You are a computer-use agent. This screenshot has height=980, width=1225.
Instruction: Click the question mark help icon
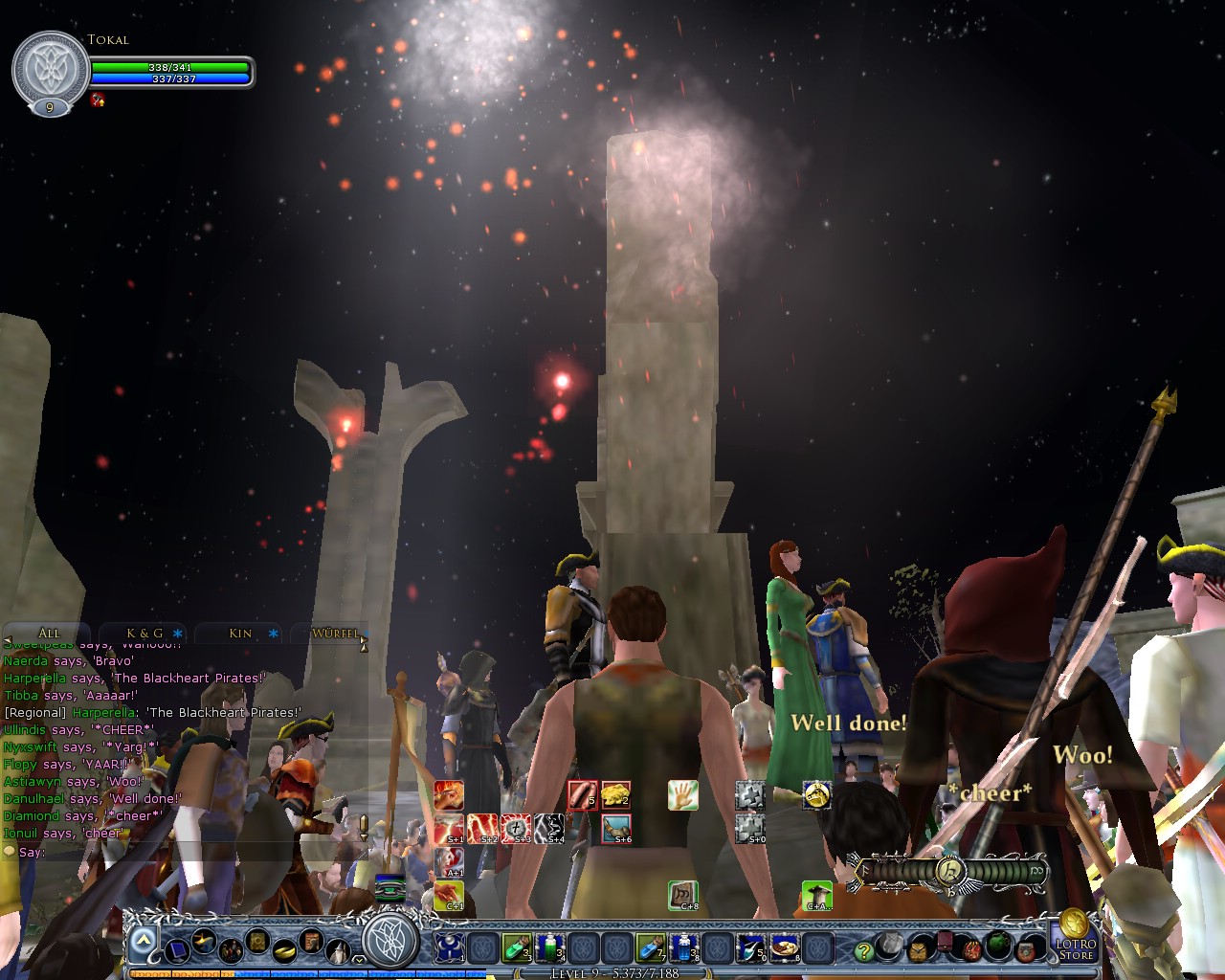click(x=864, y=951)
